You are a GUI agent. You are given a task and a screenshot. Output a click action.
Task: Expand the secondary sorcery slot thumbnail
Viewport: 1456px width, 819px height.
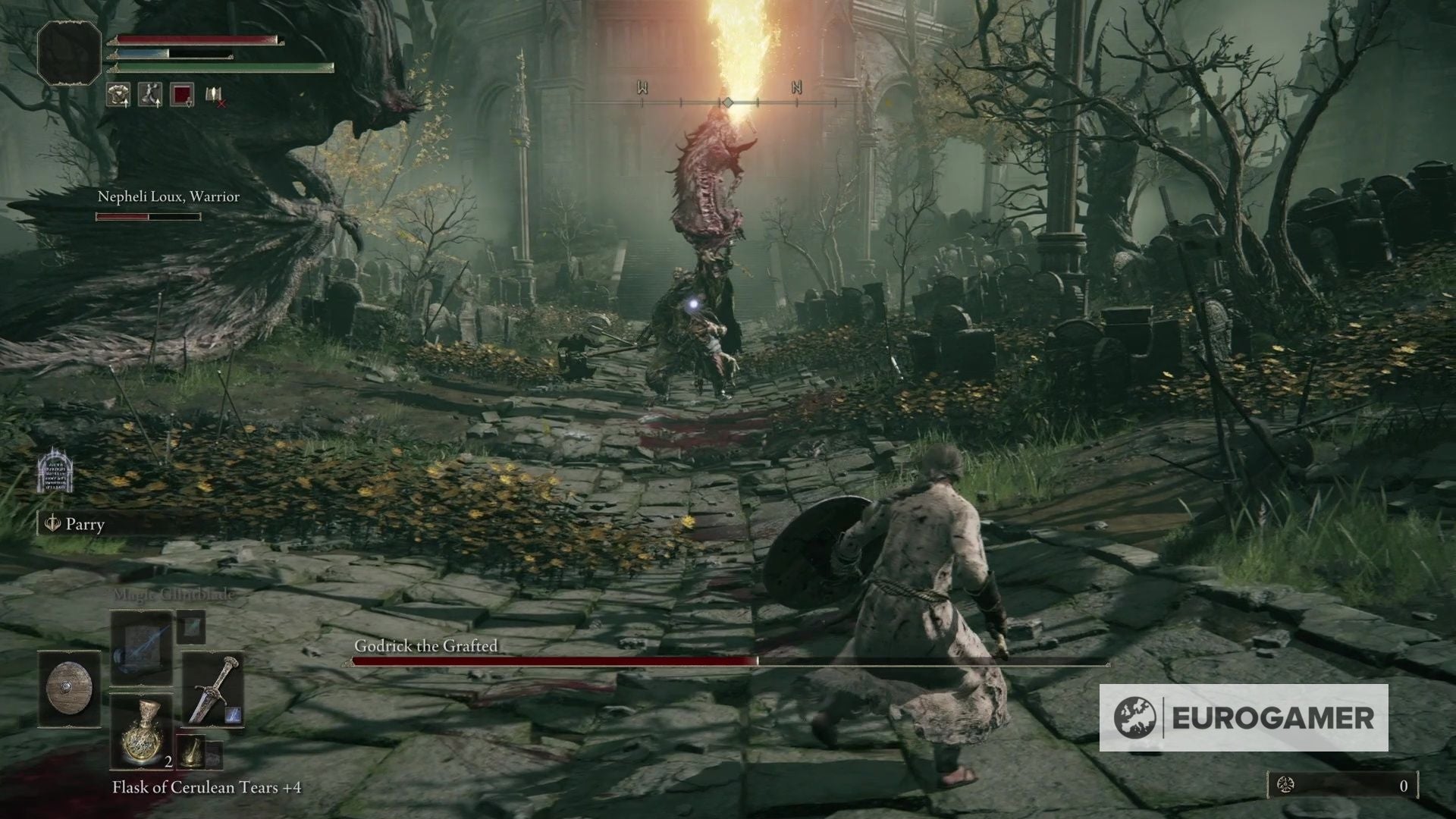(x=192, y=627)
